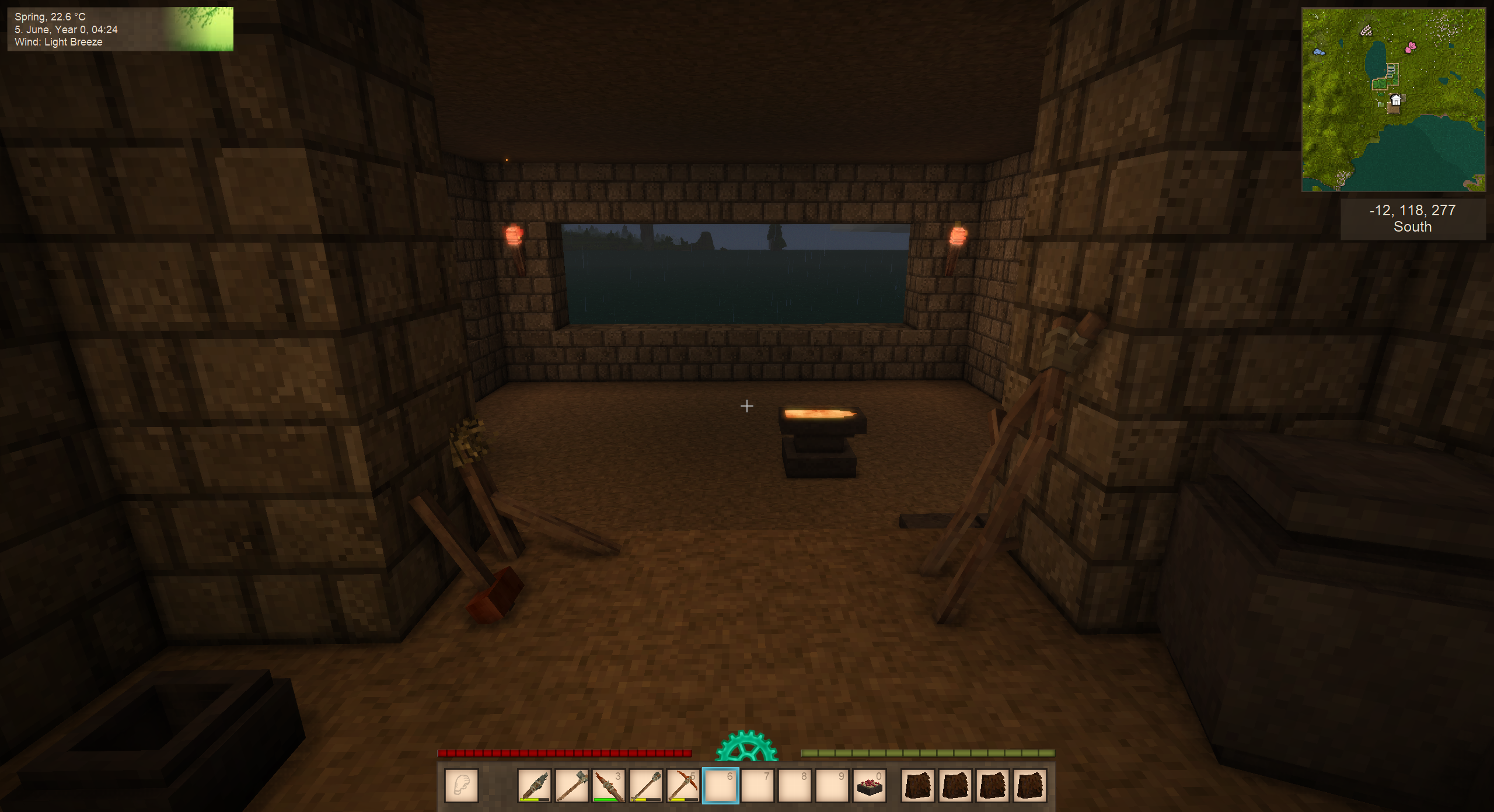Choose the bowl of red berries slot
Viewport: 1494px width, 812px height.
click(870, 786)
